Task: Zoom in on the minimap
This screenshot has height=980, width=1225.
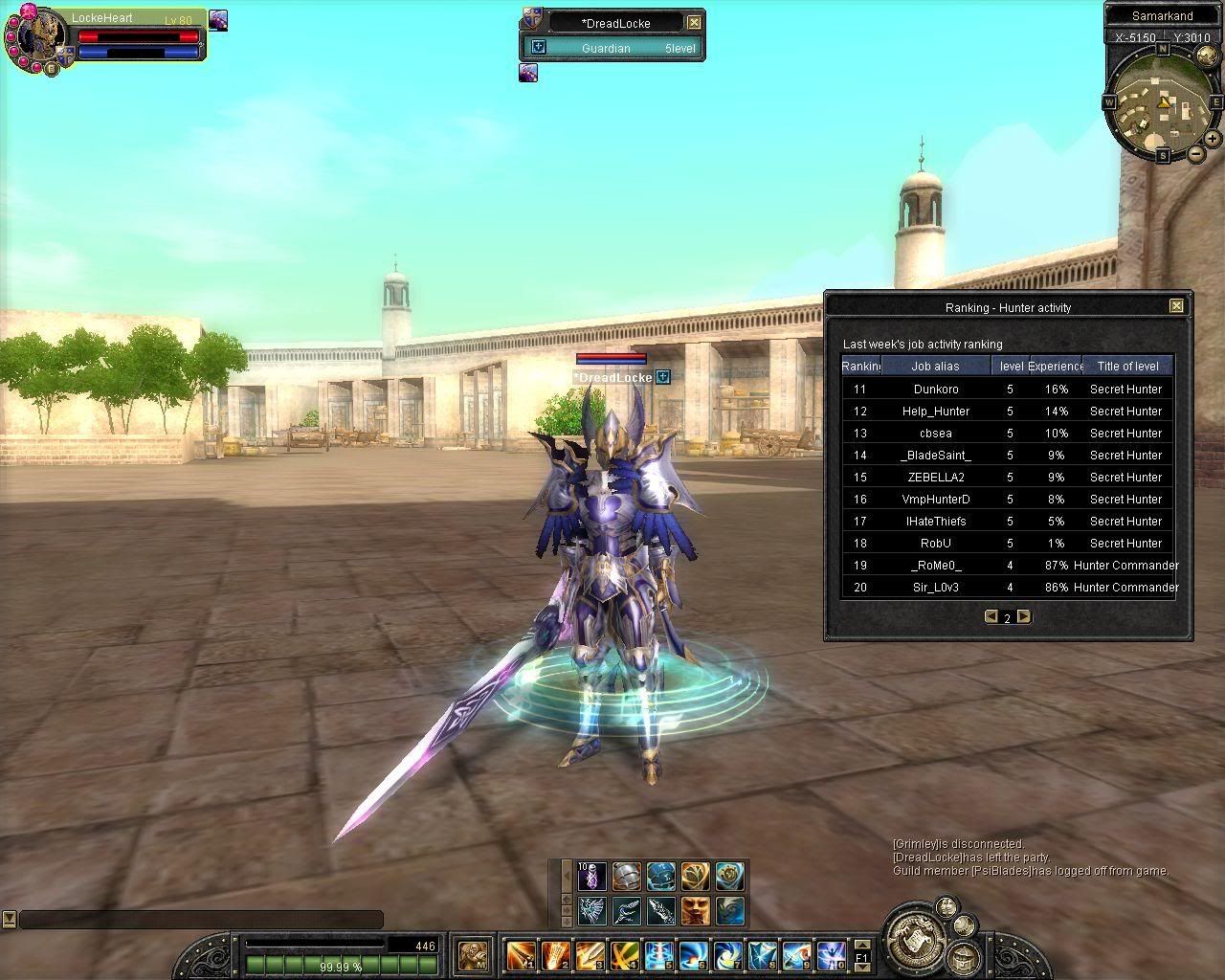Action: click(x=1212, y=139)
